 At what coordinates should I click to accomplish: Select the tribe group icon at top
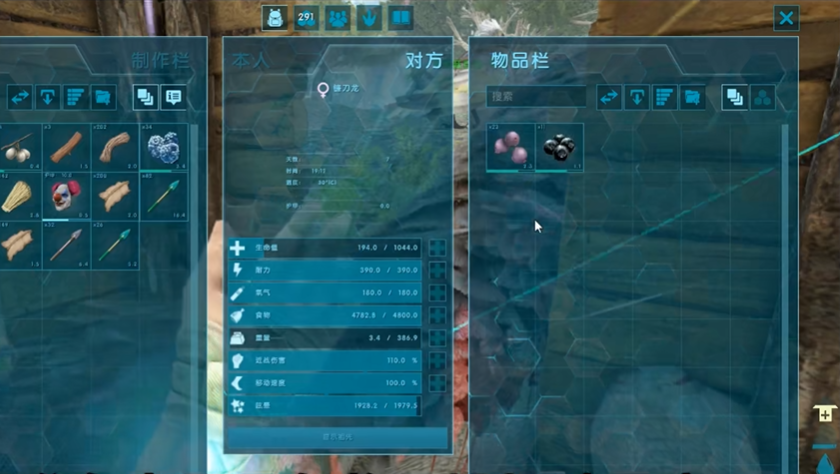tap(338, 18)
